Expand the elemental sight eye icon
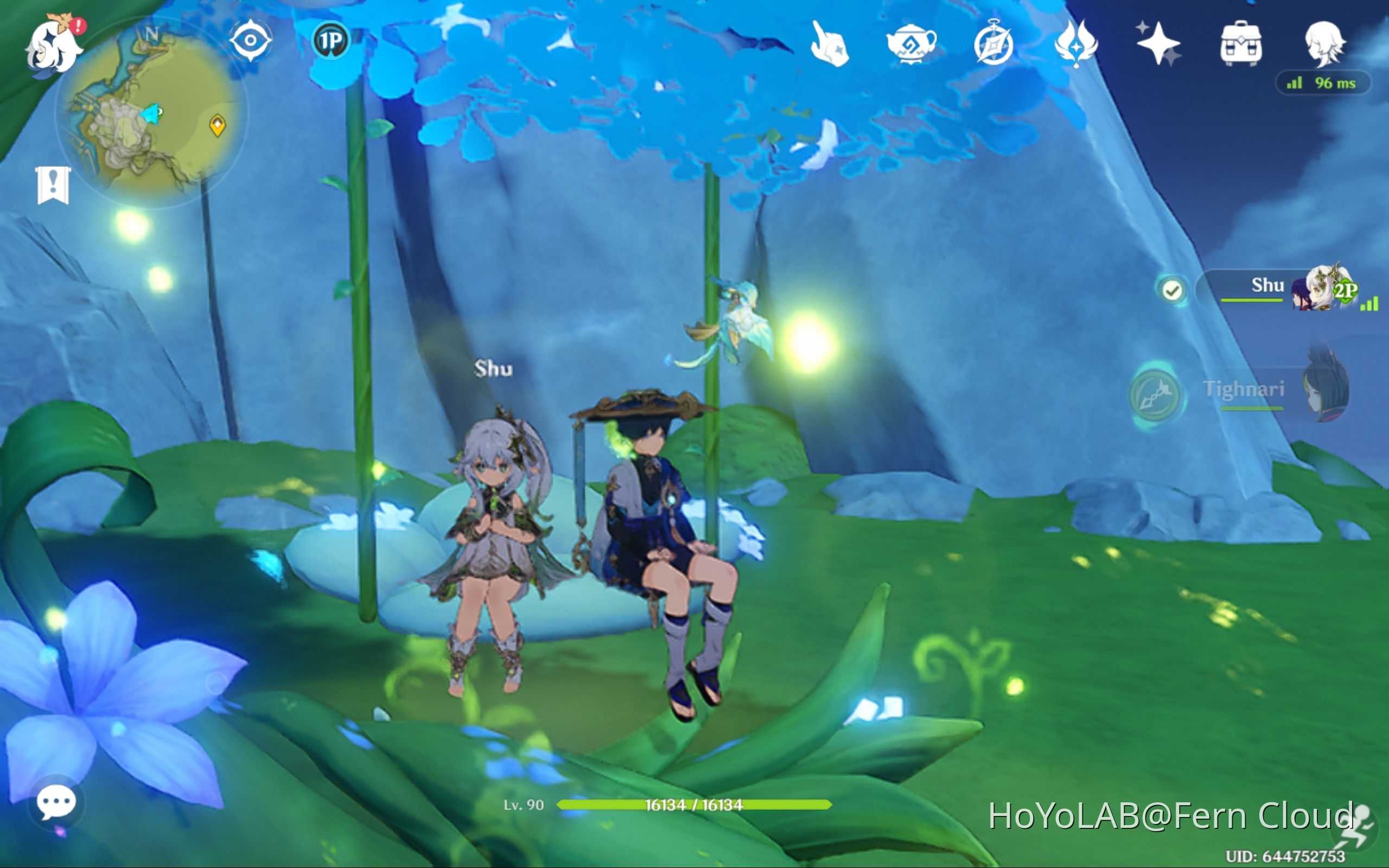Screen dimensions: 1389x868 251,40
